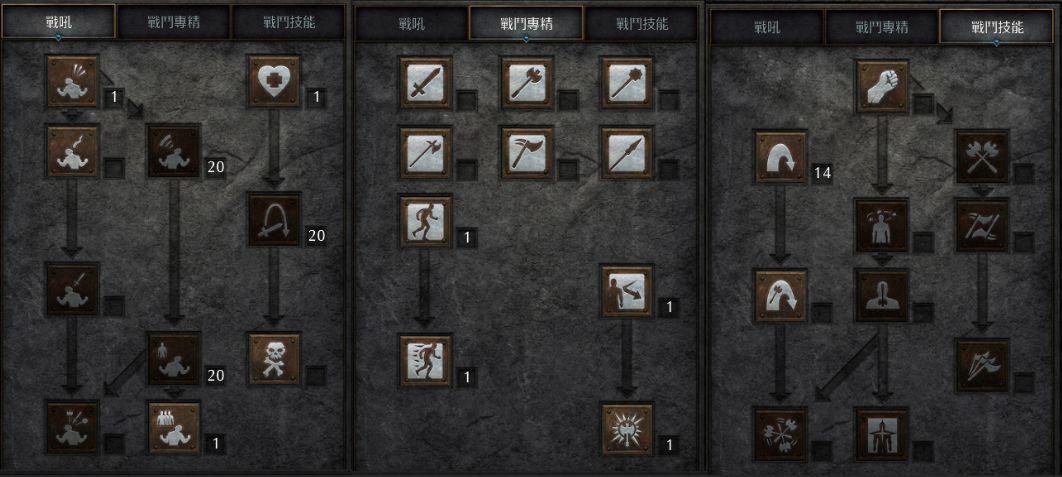Screen dimensions: 1062x477
Task: Select the Grim Ward skull icon
Action: click(274, 358)
